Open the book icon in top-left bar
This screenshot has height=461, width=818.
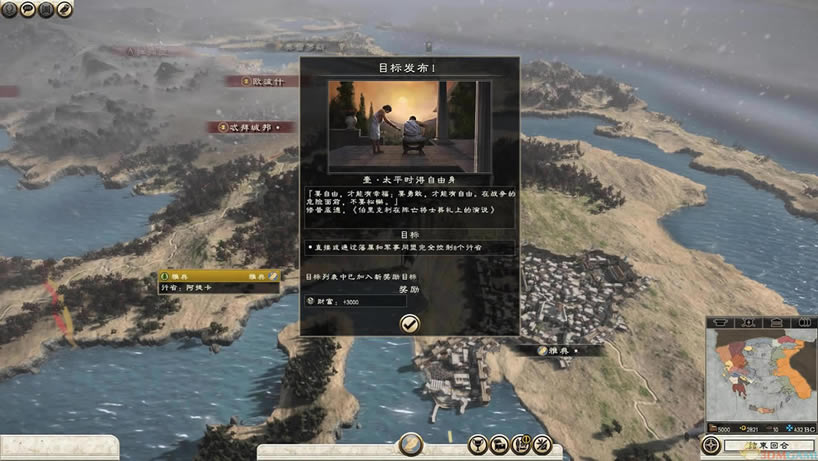[x=47, y=9]
